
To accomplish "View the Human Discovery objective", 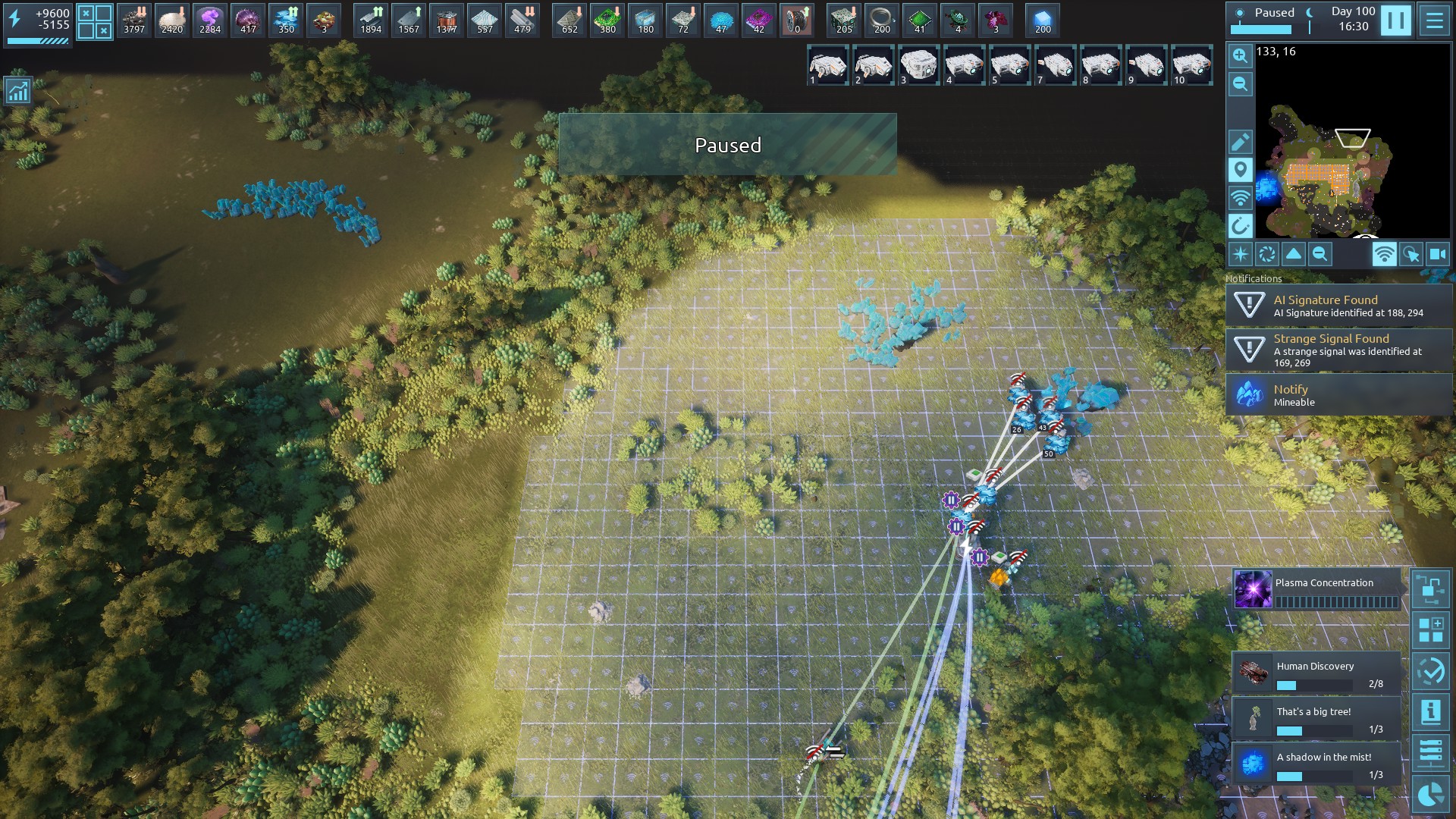I will click(1317, 673).
